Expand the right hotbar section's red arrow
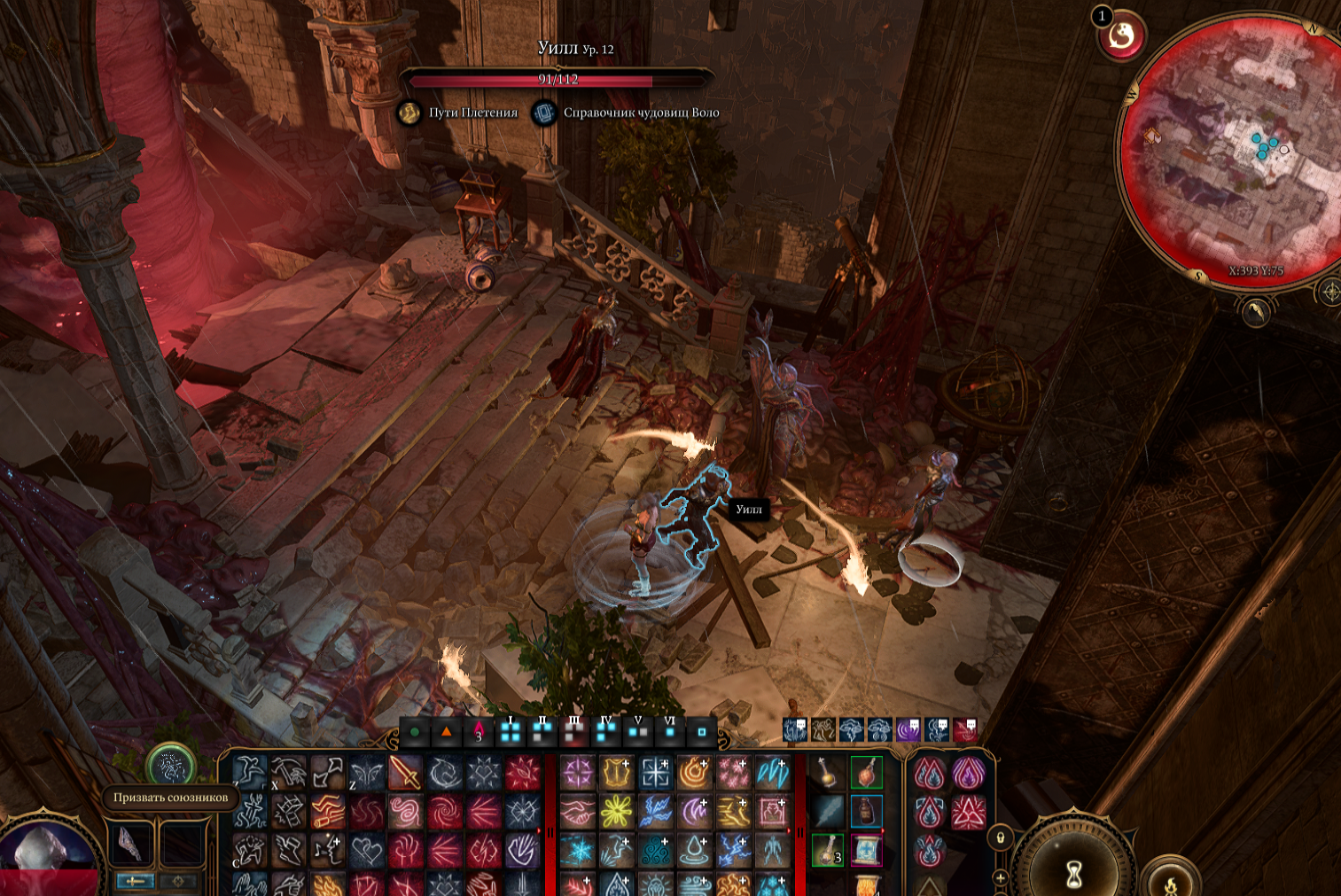Image resolution: width=1341 pixels, height=896 pixels. click(789, 830)
